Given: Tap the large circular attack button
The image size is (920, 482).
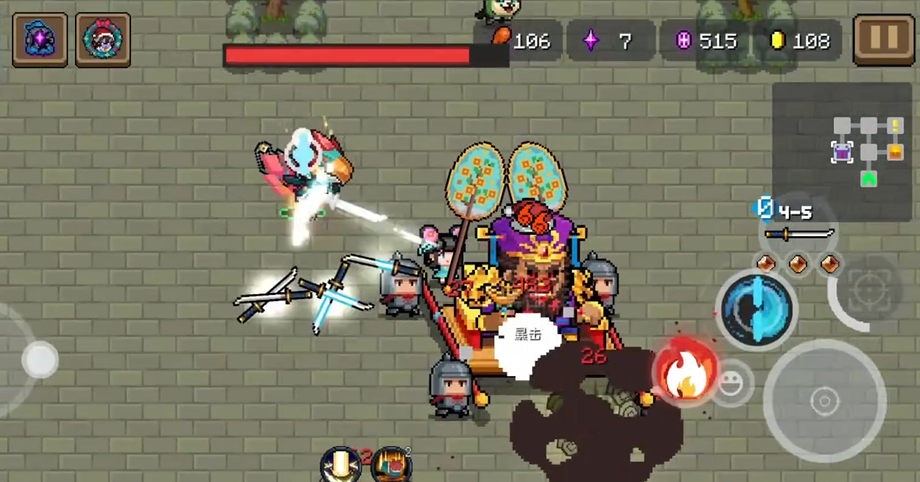Looking at the screenshot, I should [824, 401].
